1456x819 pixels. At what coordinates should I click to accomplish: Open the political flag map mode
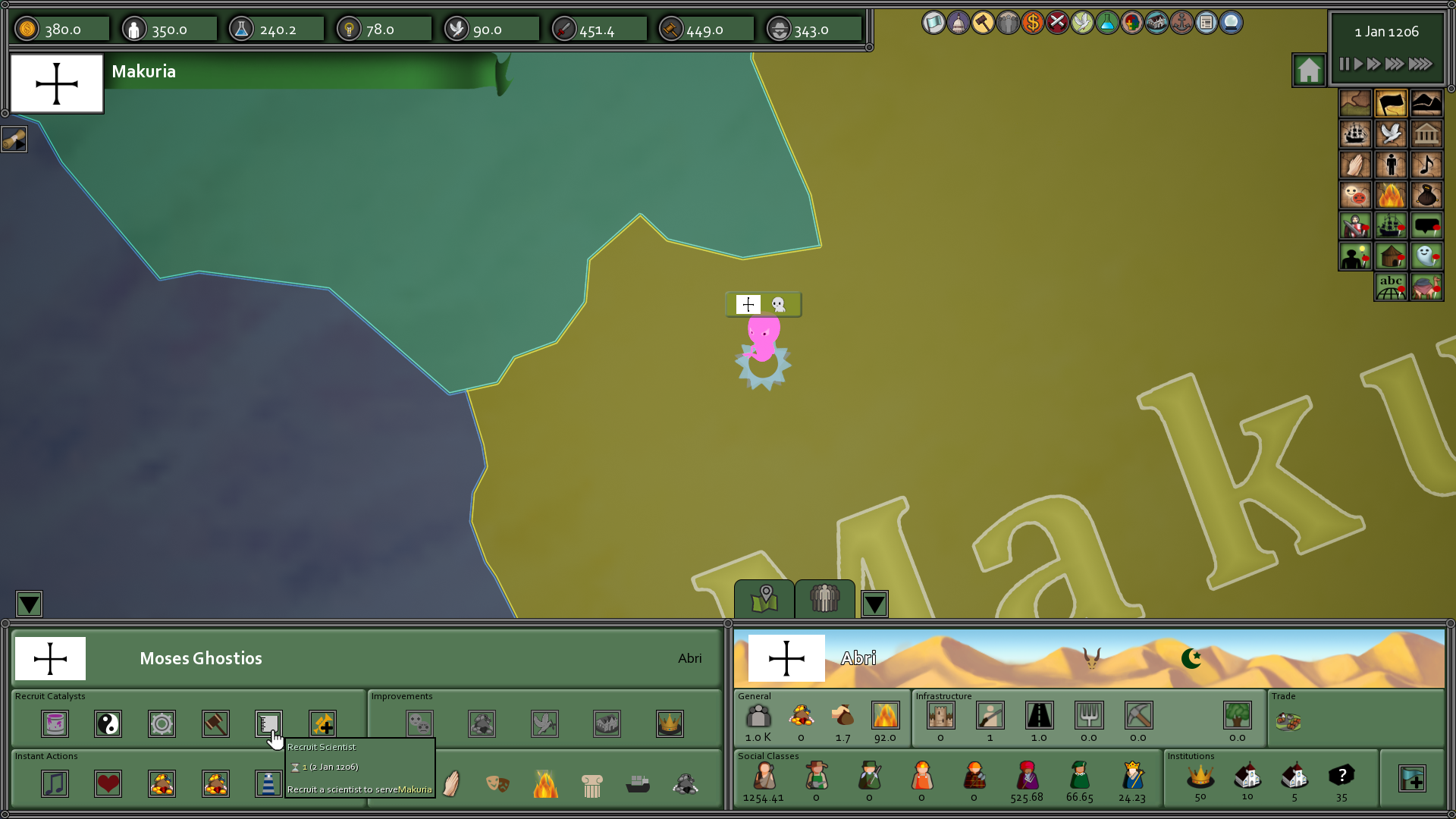pyautogui.click(x=1392, y=103)
